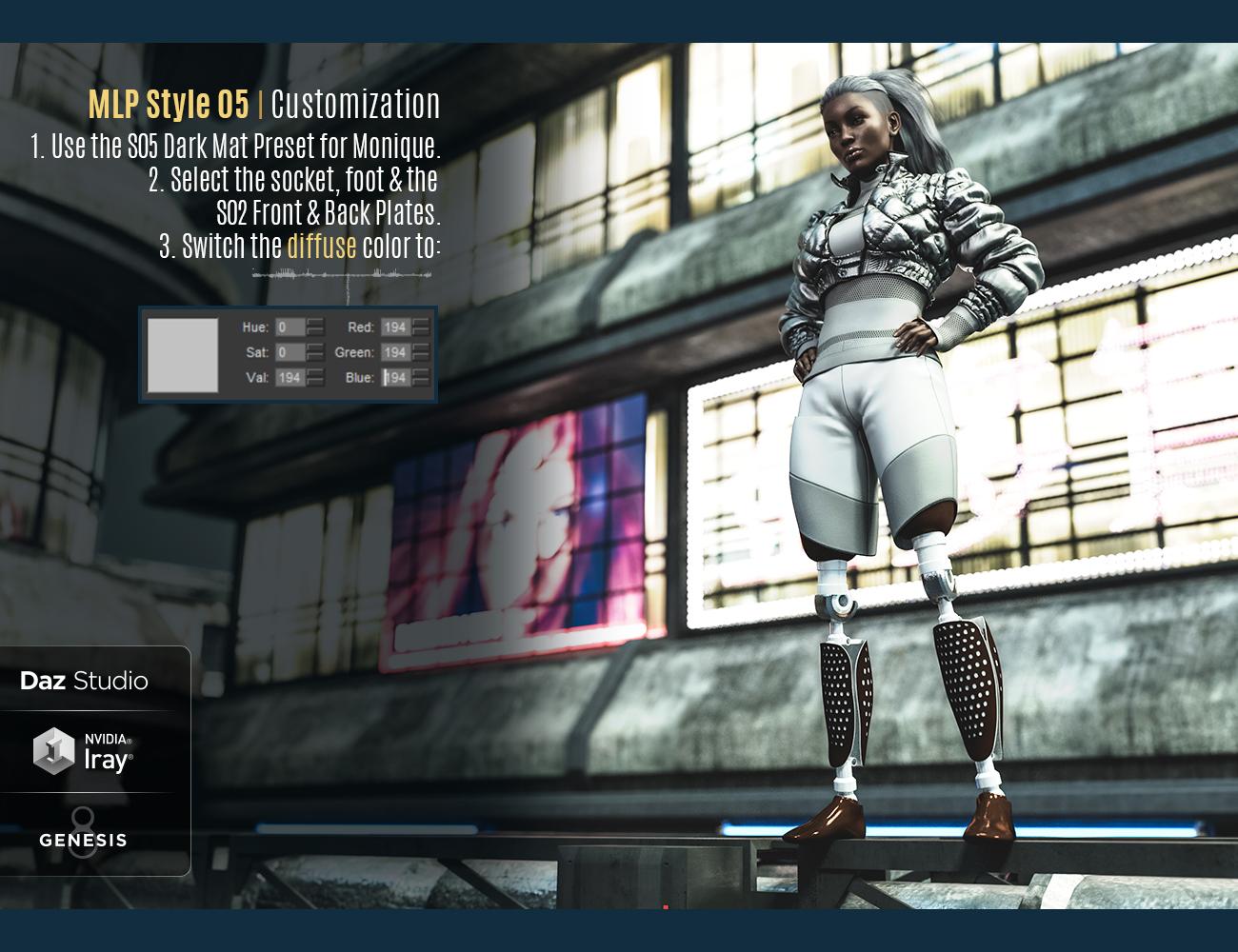Choose the Green value field
This screenshot has width=1238, height=952.
pos(395,352)
